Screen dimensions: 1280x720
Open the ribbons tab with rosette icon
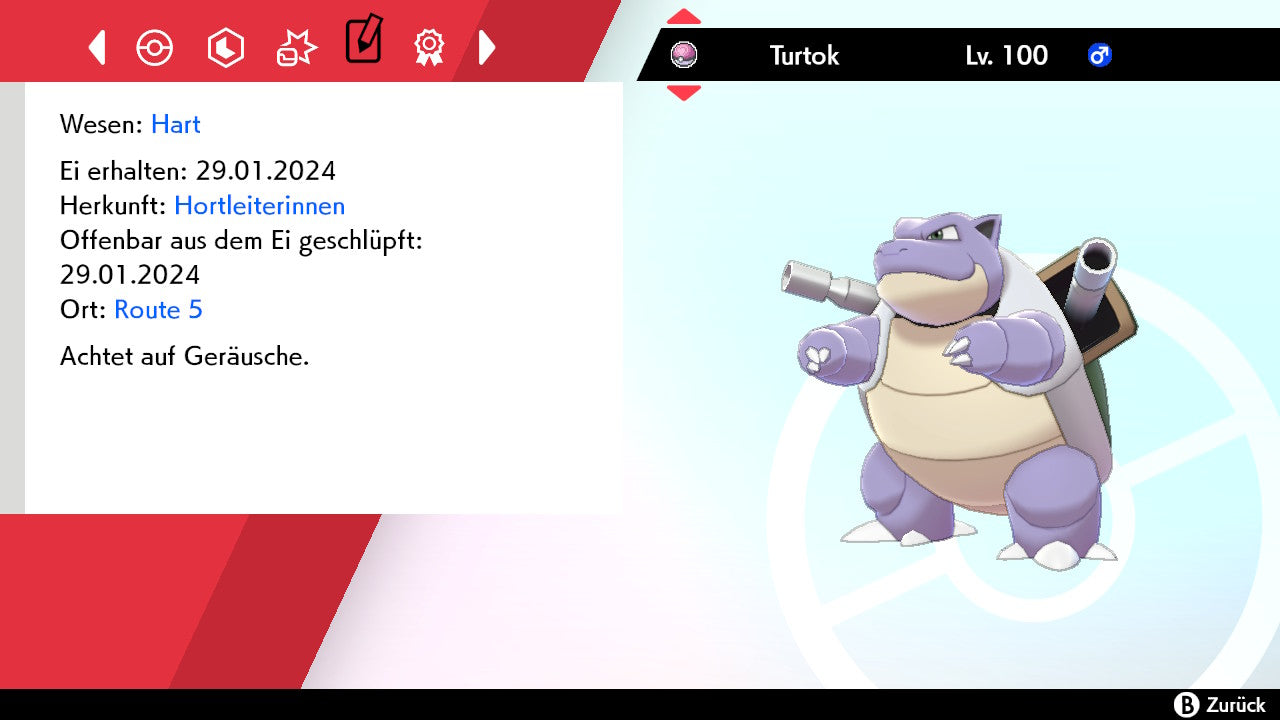pyautogui.click(x=429, y=47)
